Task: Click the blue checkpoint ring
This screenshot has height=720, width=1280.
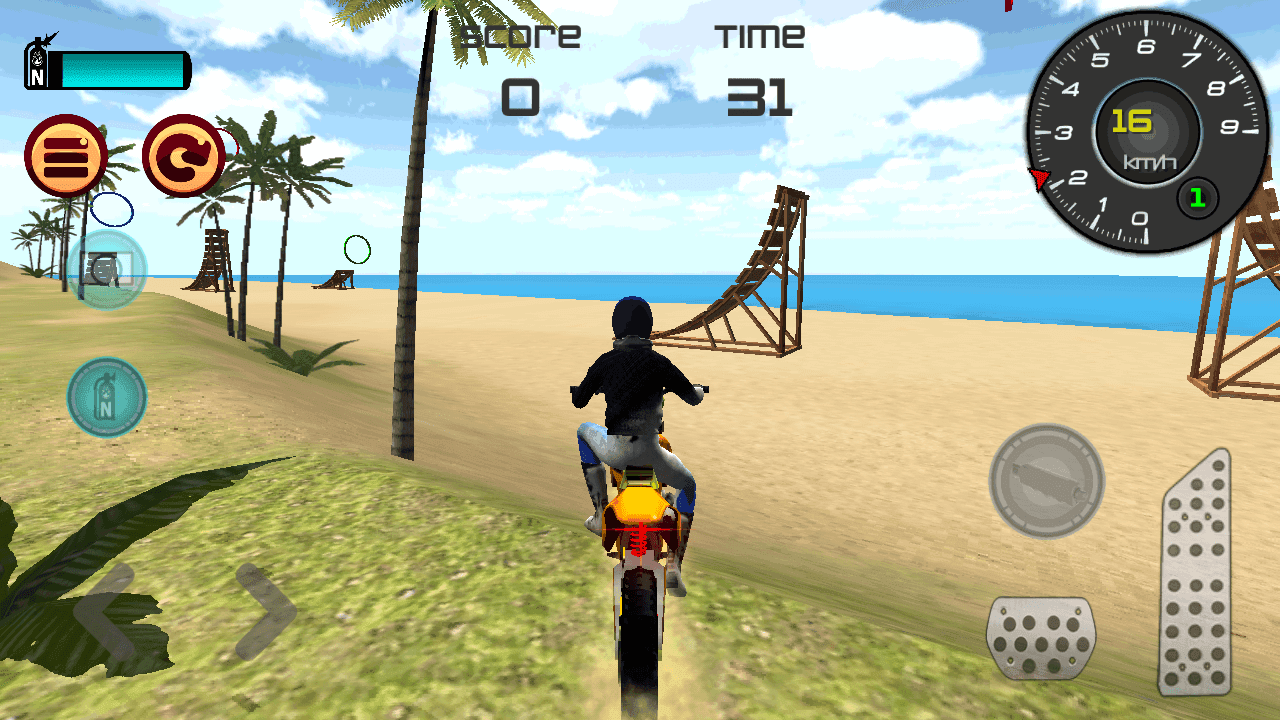Action: tap(113, 210)
